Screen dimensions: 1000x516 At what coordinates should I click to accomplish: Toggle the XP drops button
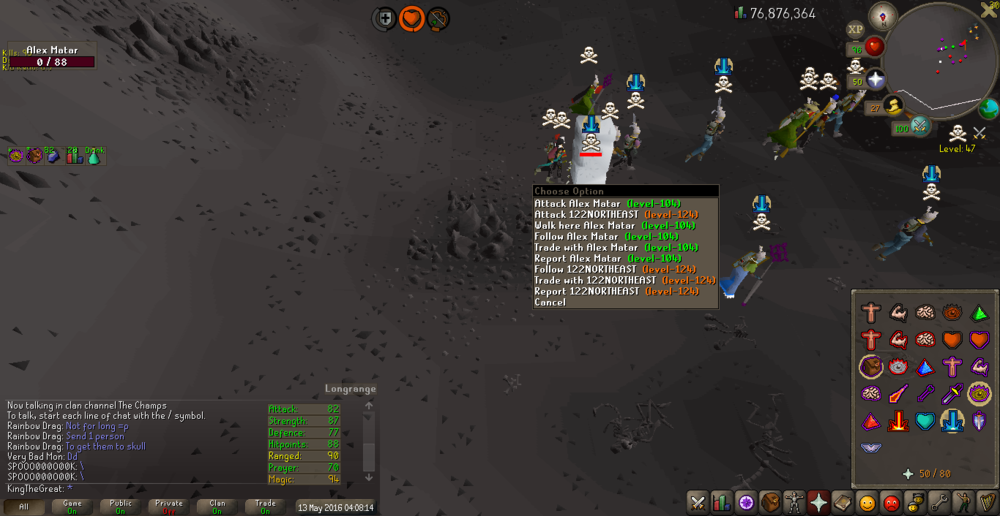[x=856, y=30]
